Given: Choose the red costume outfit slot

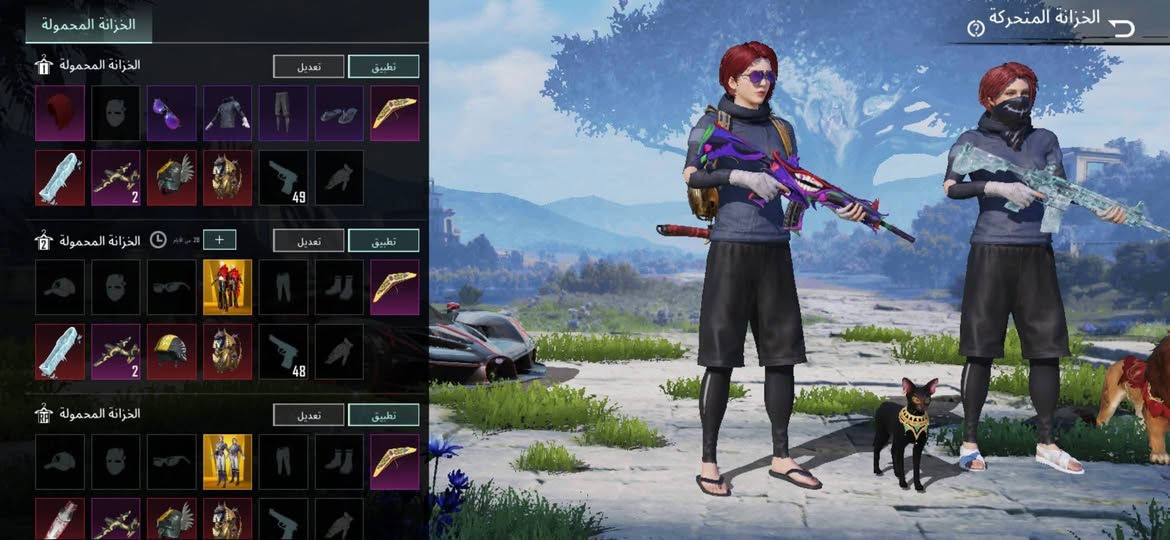Looking at the screenshot, I should (x=228, y=287).
